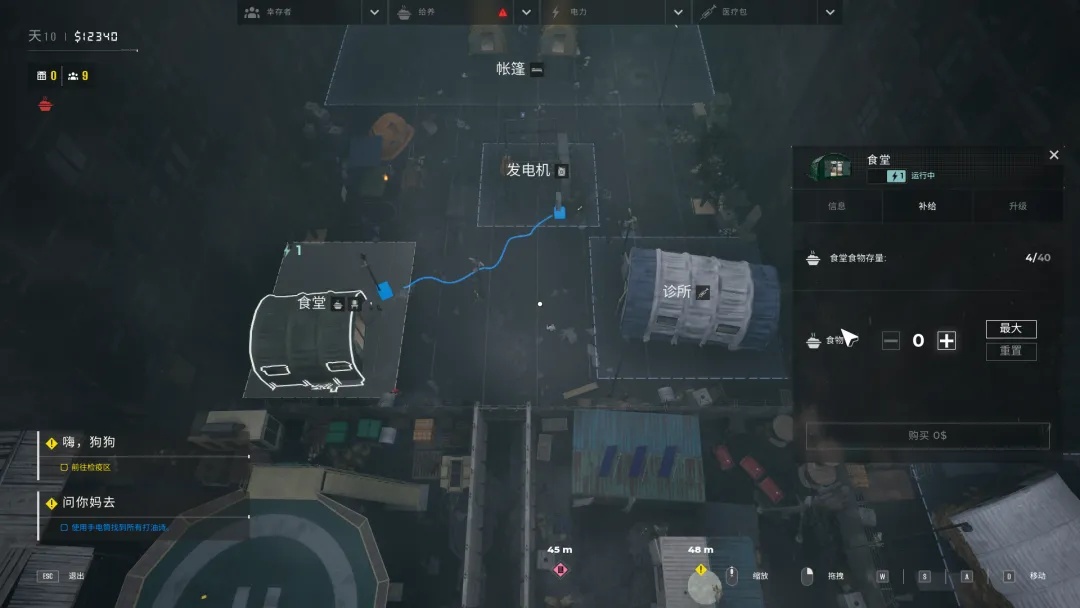Set food purchase to 最大 maximum
This screenshot has height=608, width=1080.
[x=1011, y=329]
